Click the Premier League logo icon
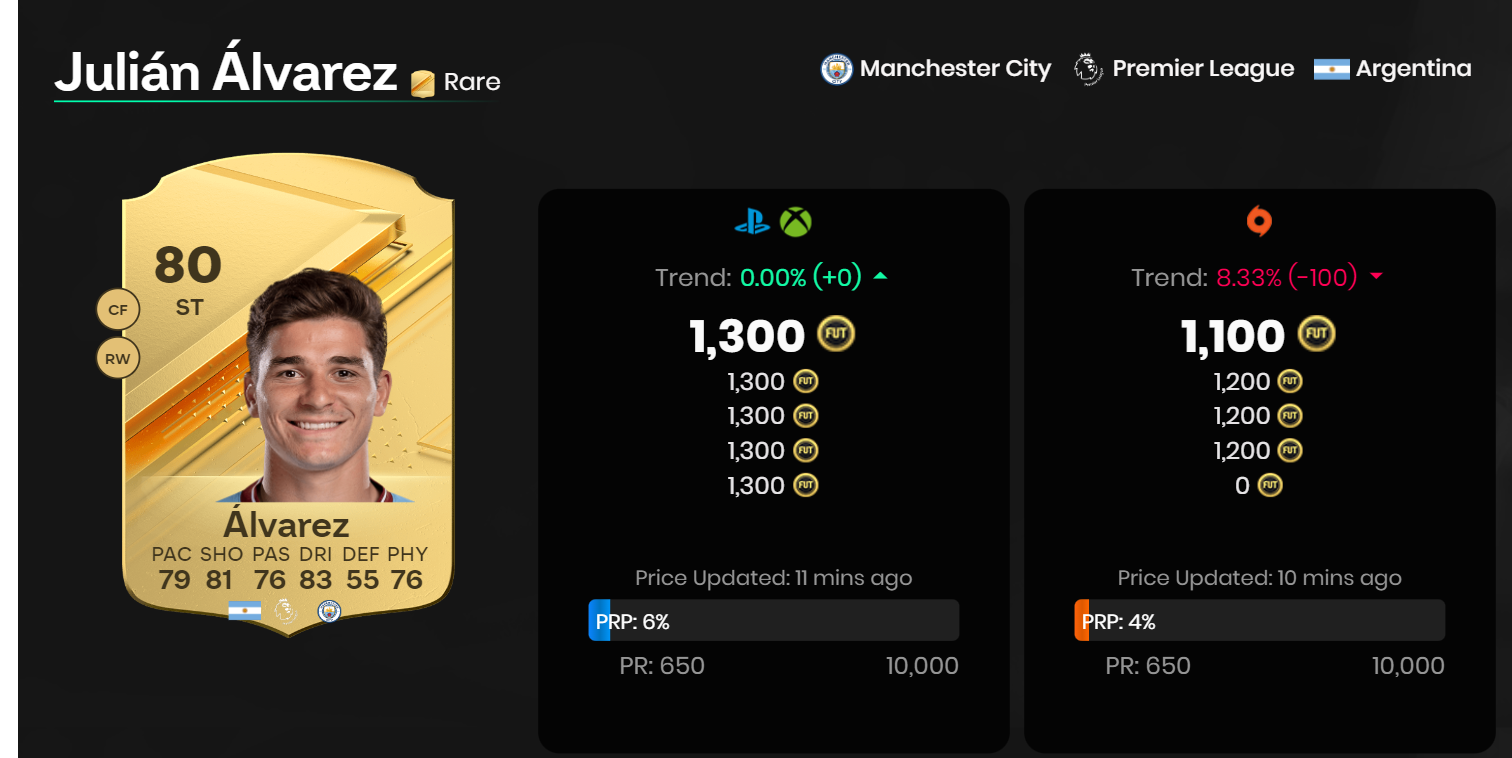Image resolution: width=1512 pixels, height=758 pixels. pyautogui.click(x=1087, y=68)
